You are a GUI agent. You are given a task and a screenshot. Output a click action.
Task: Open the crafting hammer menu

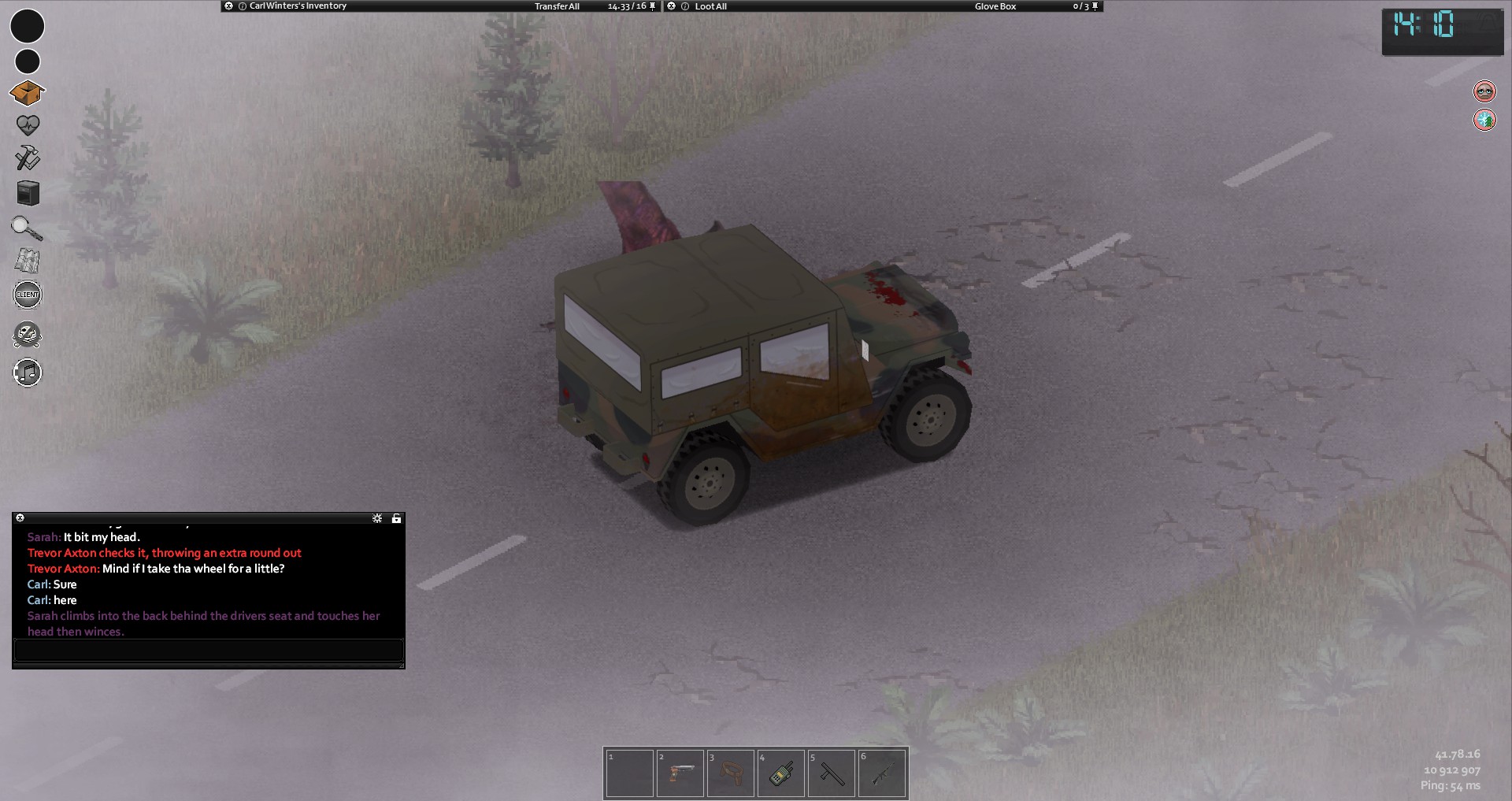pos(28,158)
